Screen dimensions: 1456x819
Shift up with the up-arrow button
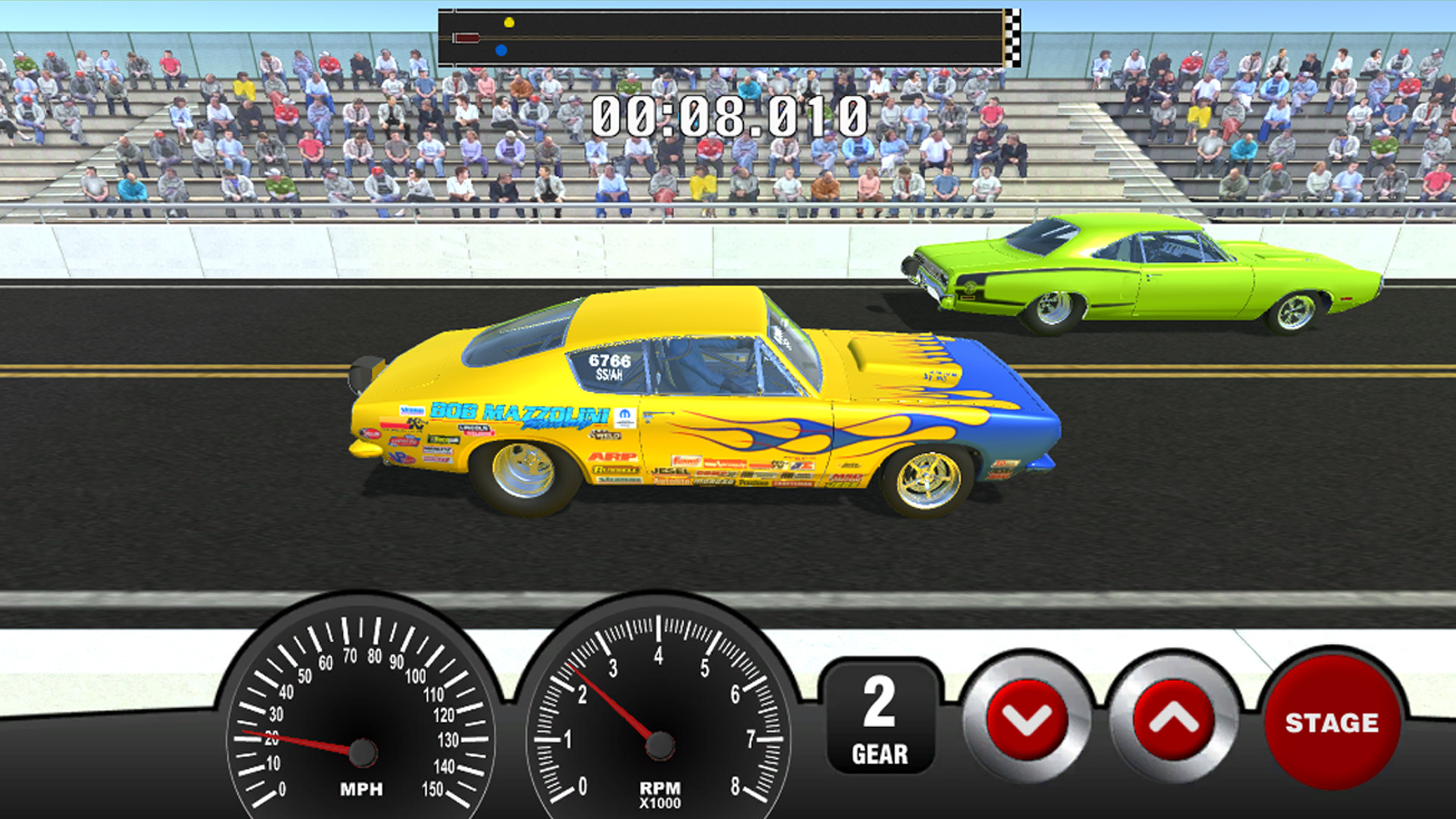[x=1173, y=719]
